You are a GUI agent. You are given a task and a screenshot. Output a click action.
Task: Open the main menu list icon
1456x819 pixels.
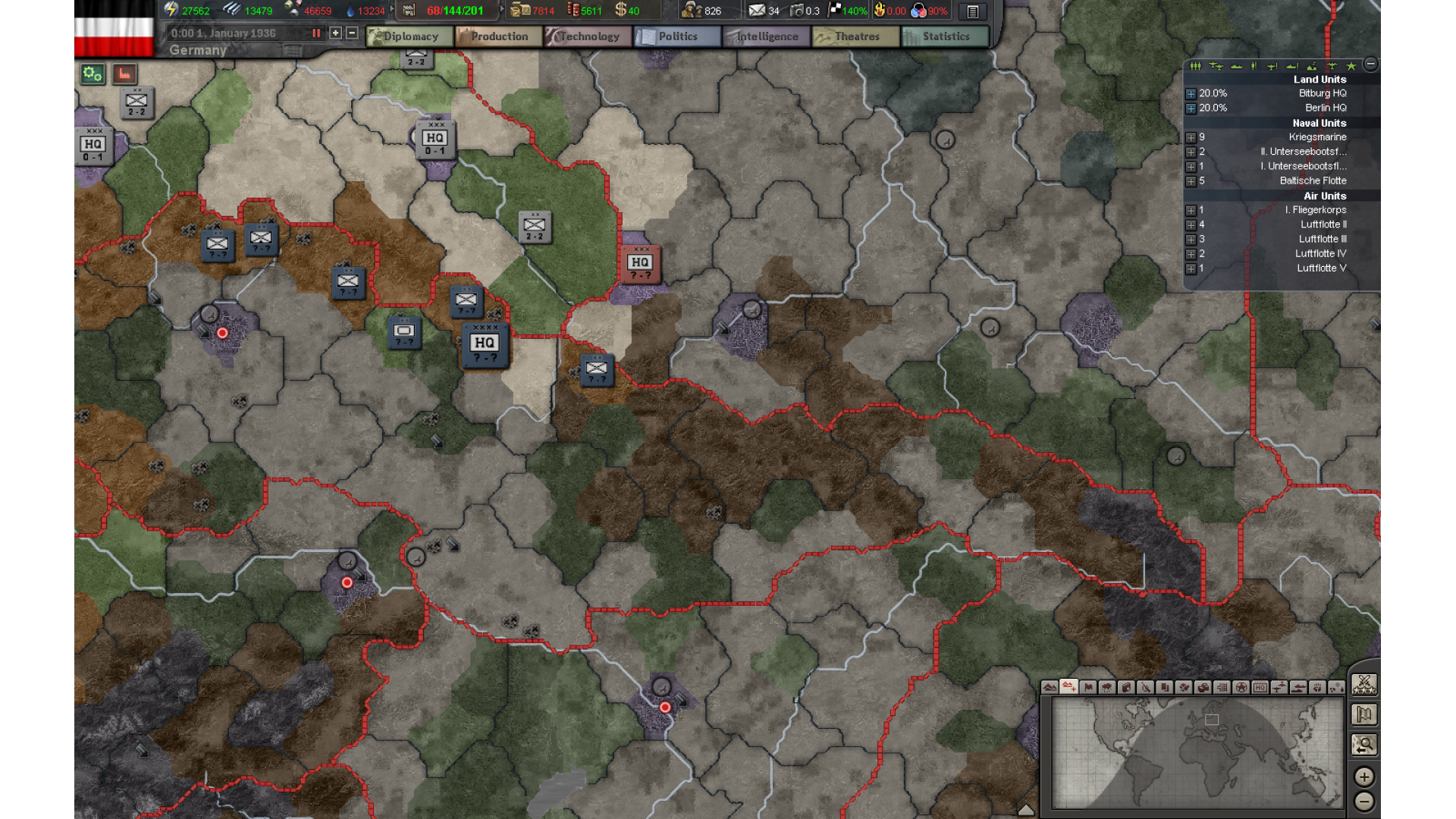click(972, 11)
